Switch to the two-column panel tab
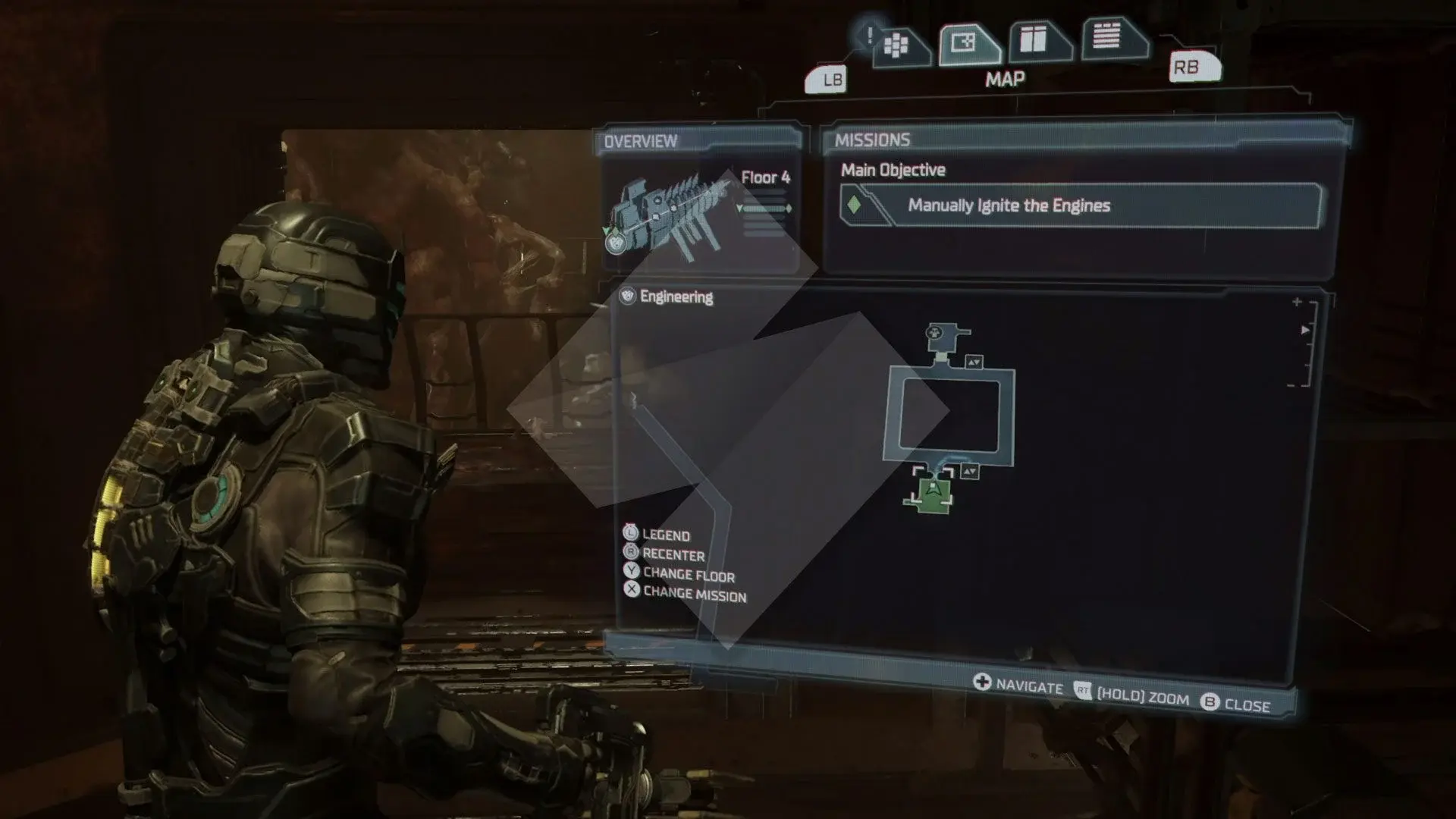1456x819 pixels. pyautogui.click(x=1034, y=39)
